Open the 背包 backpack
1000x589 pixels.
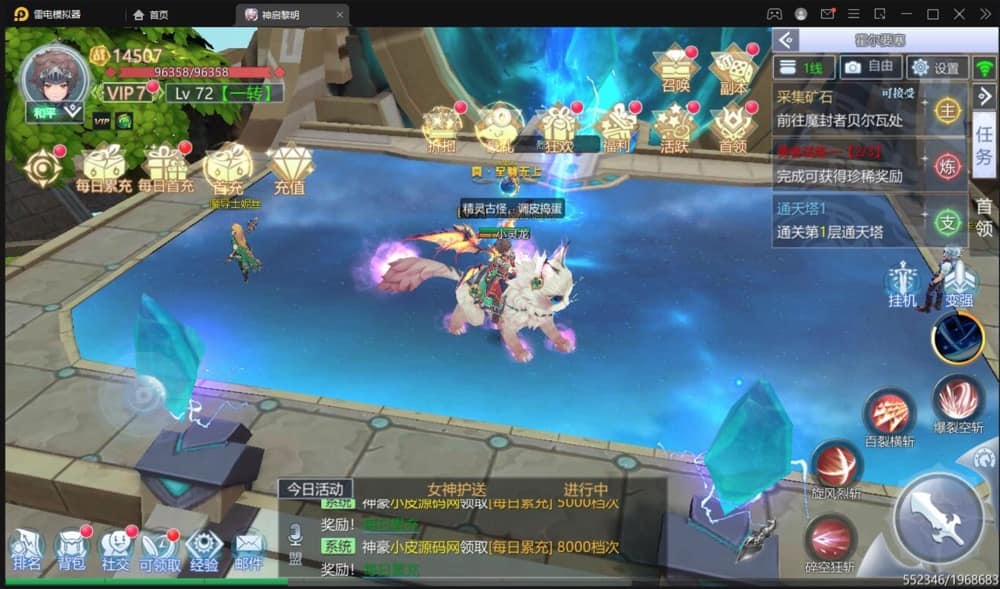71,548
